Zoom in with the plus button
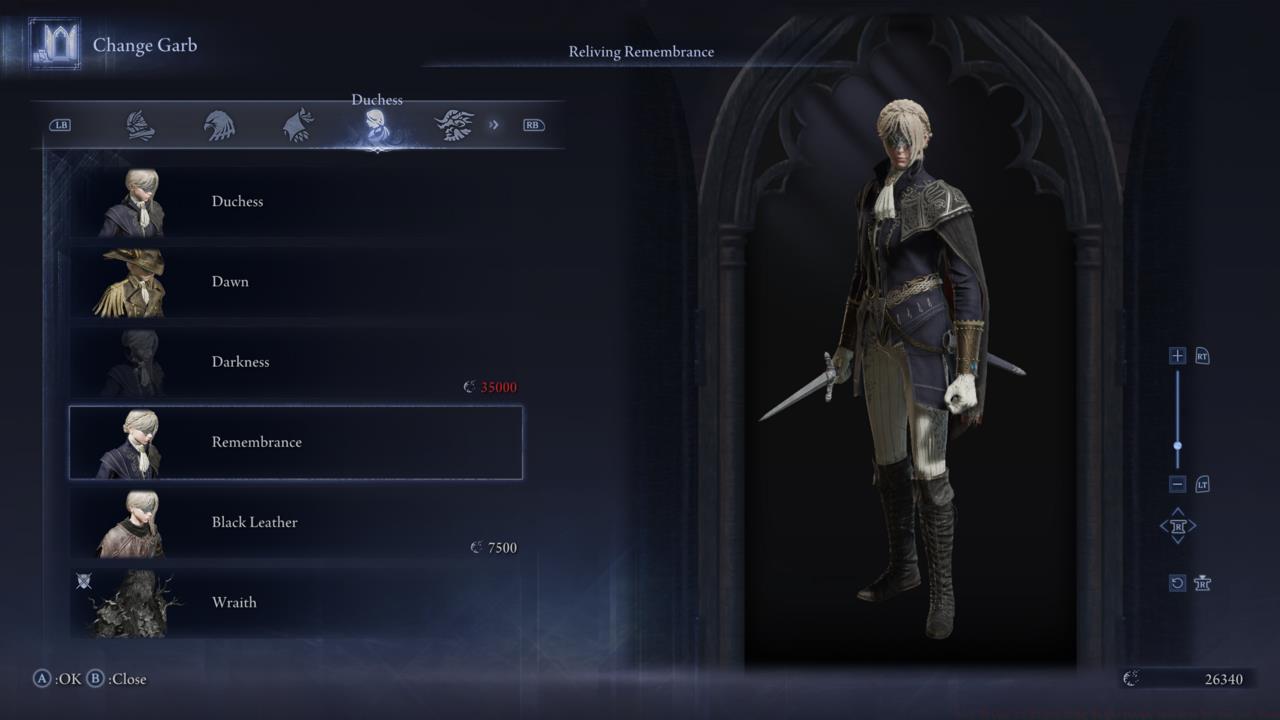This screenshot has height=720, width=1280. 1177,356
